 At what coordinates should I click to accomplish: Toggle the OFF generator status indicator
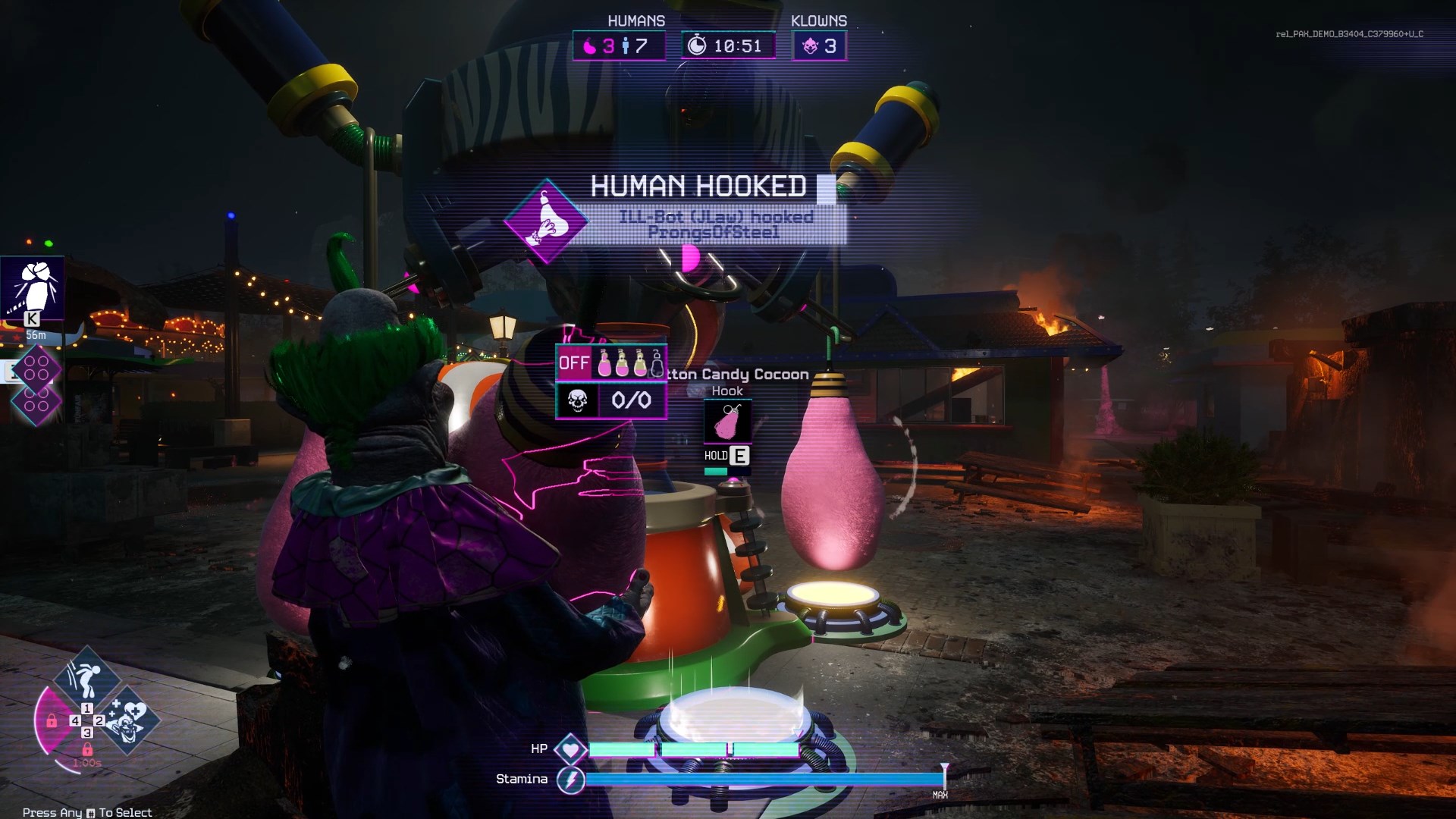(x=573, y=363)
